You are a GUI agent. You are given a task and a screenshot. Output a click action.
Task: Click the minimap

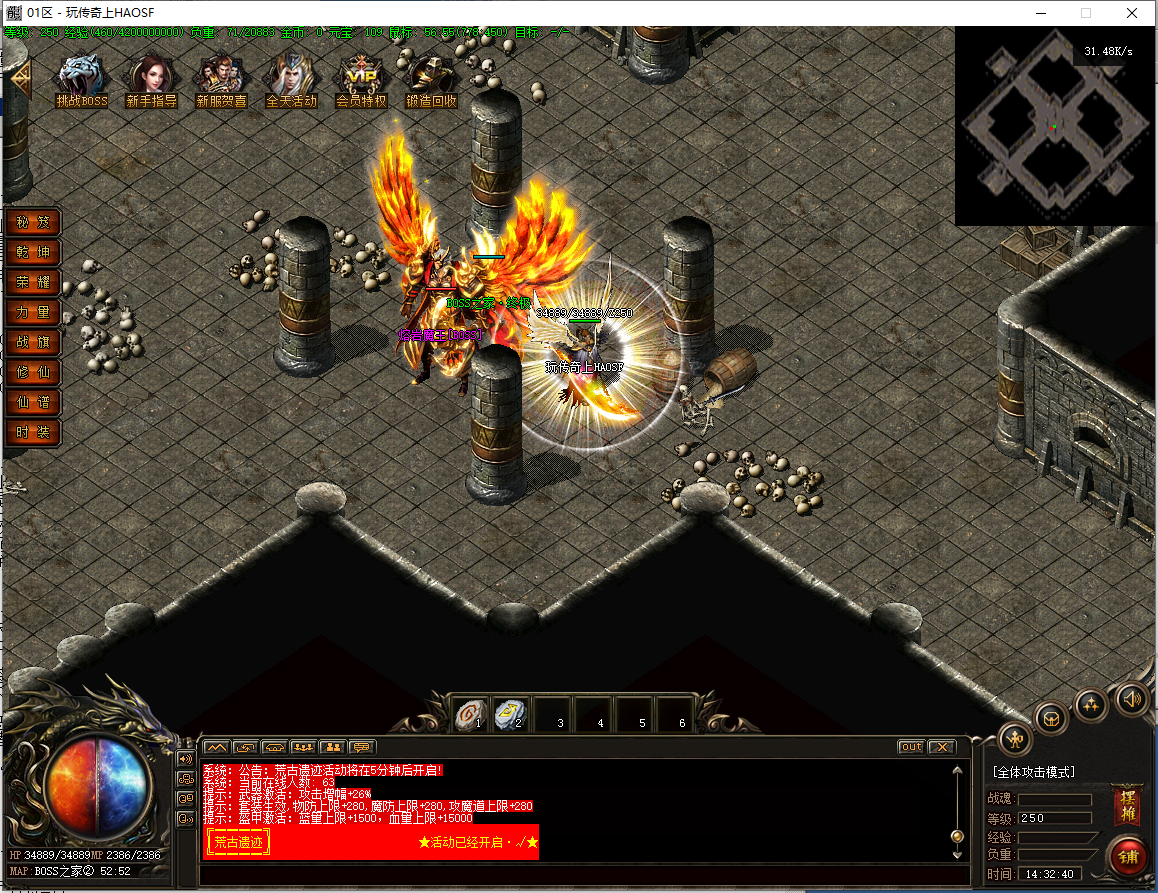pyautogui.click(x=1055, y=127)
